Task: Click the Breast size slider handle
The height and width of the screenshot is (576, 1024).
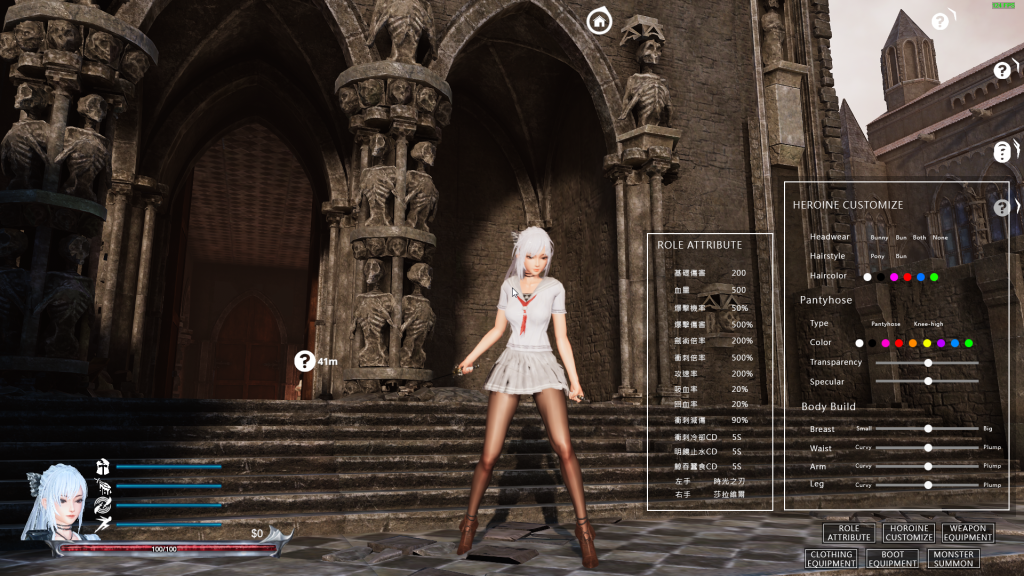Action: pos(928,428)
